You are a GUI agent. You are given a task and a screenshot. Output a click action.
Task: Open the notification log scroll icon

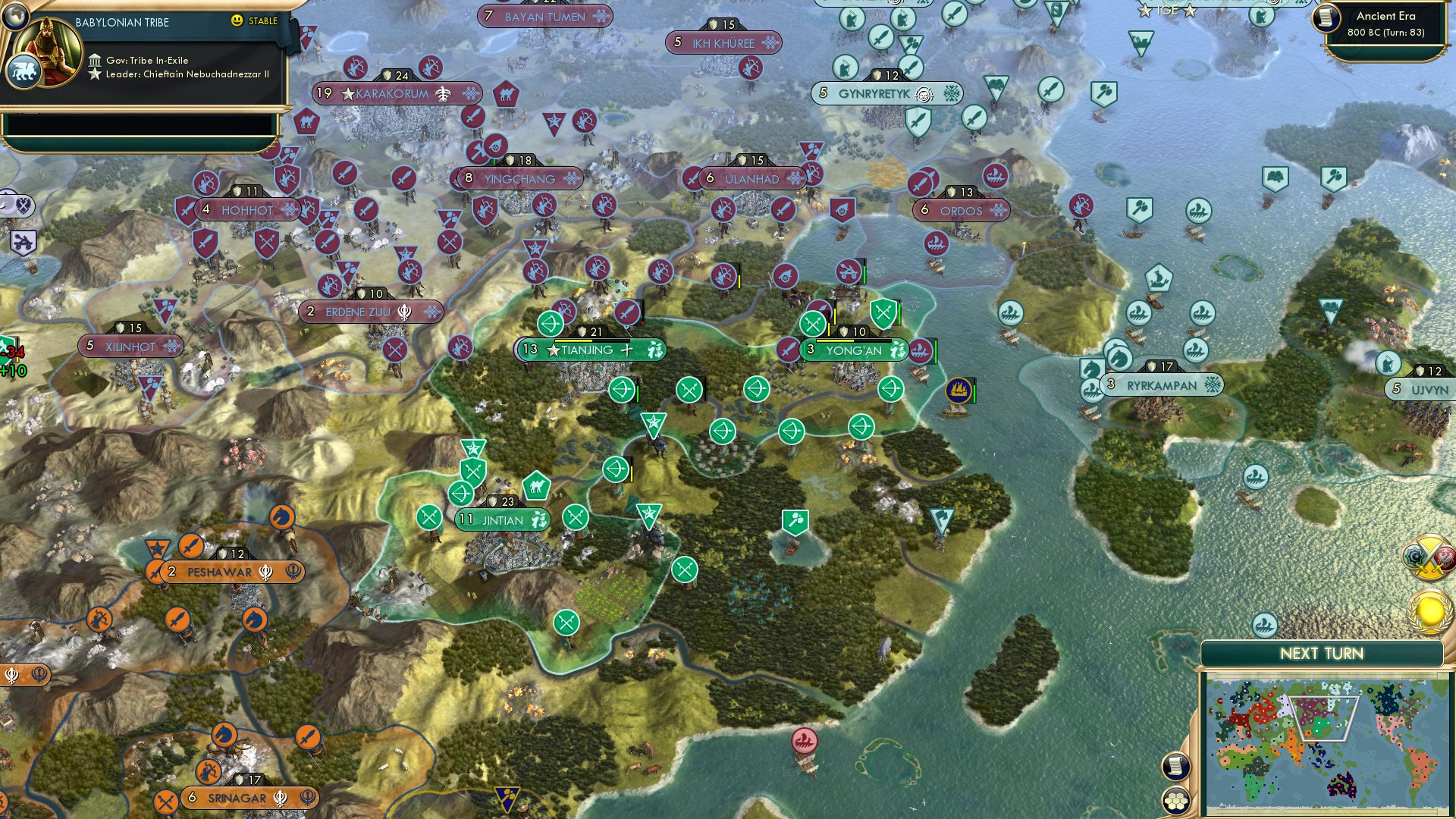(x=1176, y=767)
